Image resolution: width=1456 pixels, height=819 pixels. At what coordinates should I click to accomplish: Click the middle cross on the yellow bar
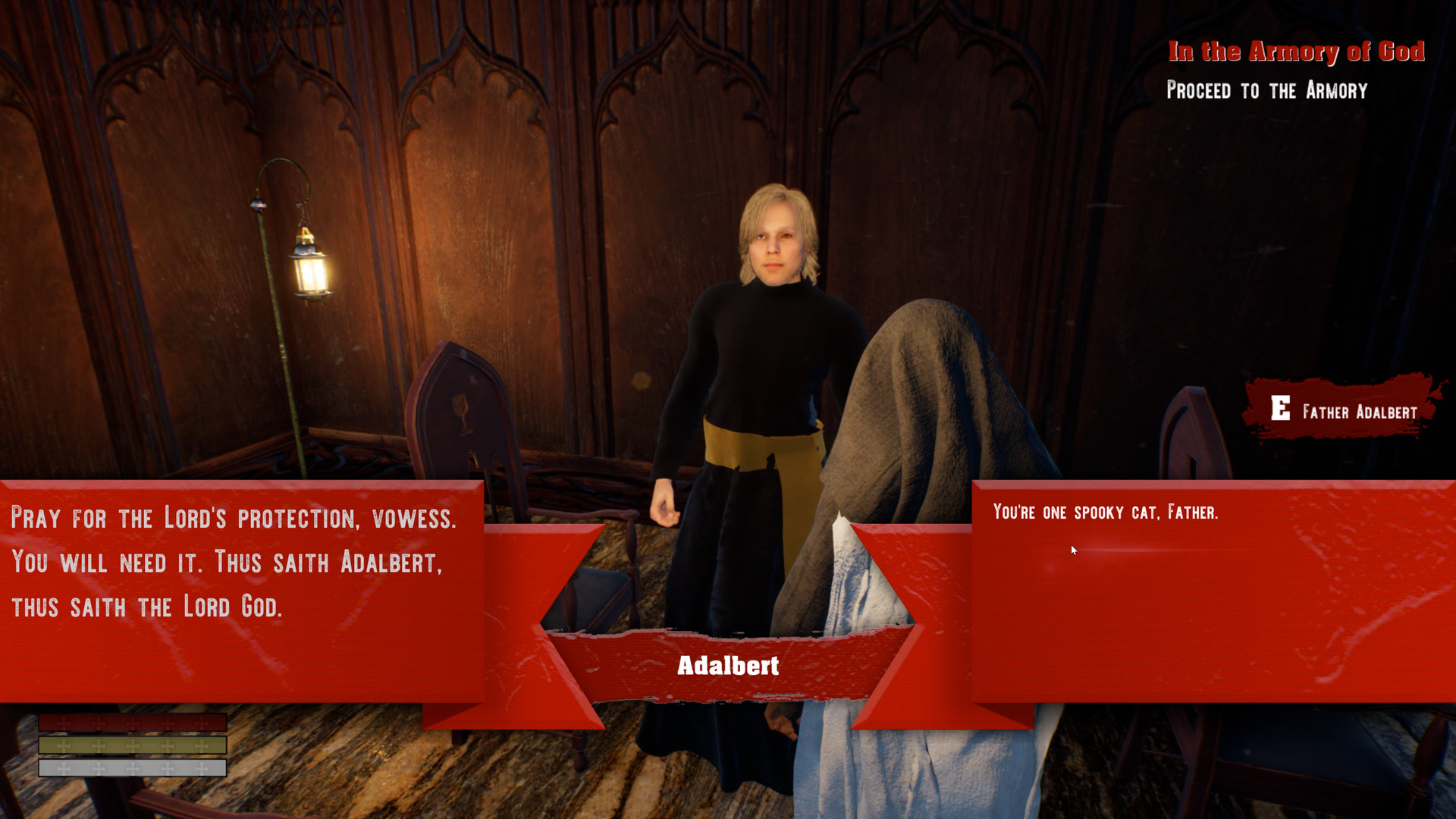[133, 745]
